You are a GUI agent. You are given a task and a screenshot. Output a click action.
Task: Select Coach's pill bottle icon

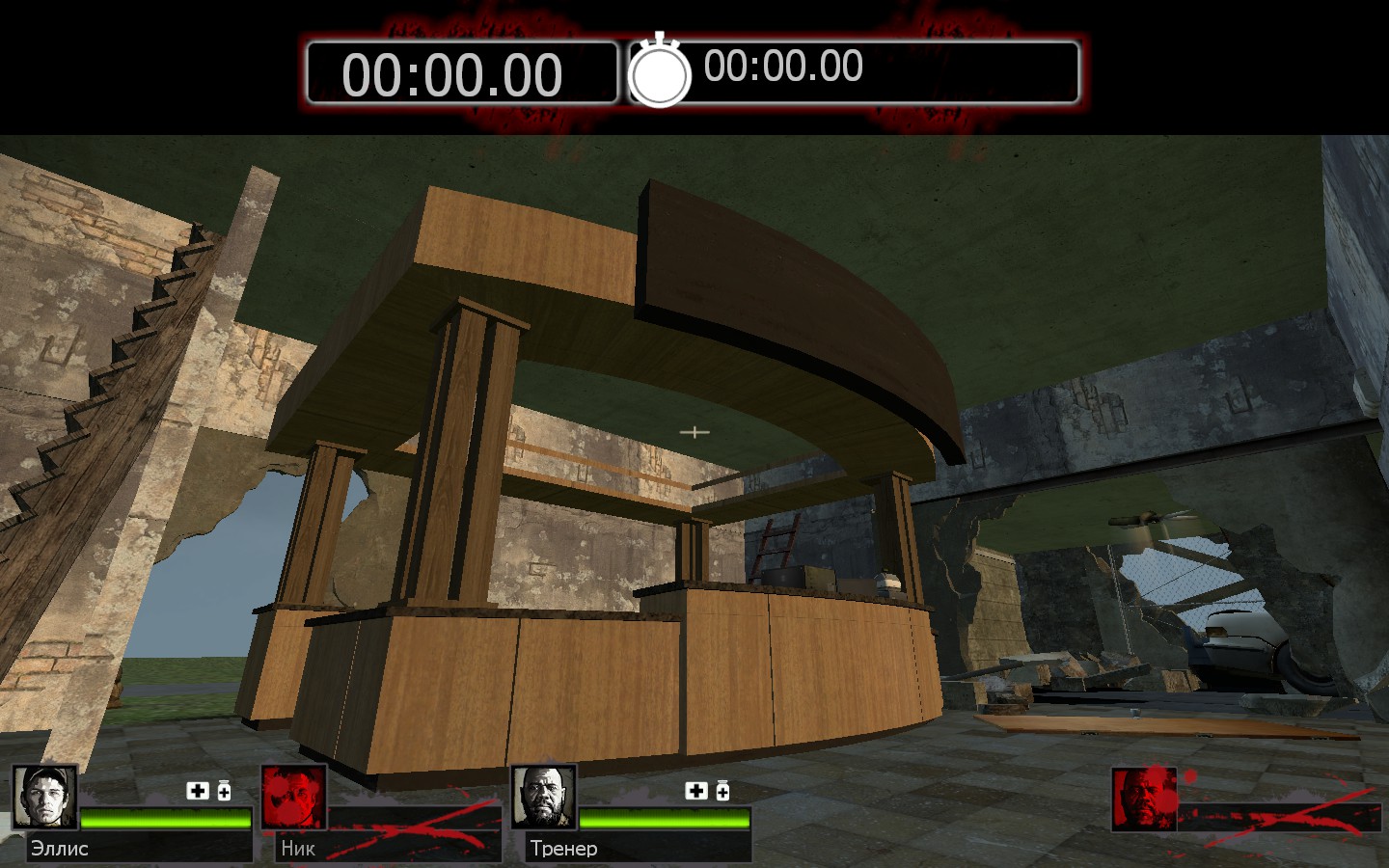[x=722, y=791]
